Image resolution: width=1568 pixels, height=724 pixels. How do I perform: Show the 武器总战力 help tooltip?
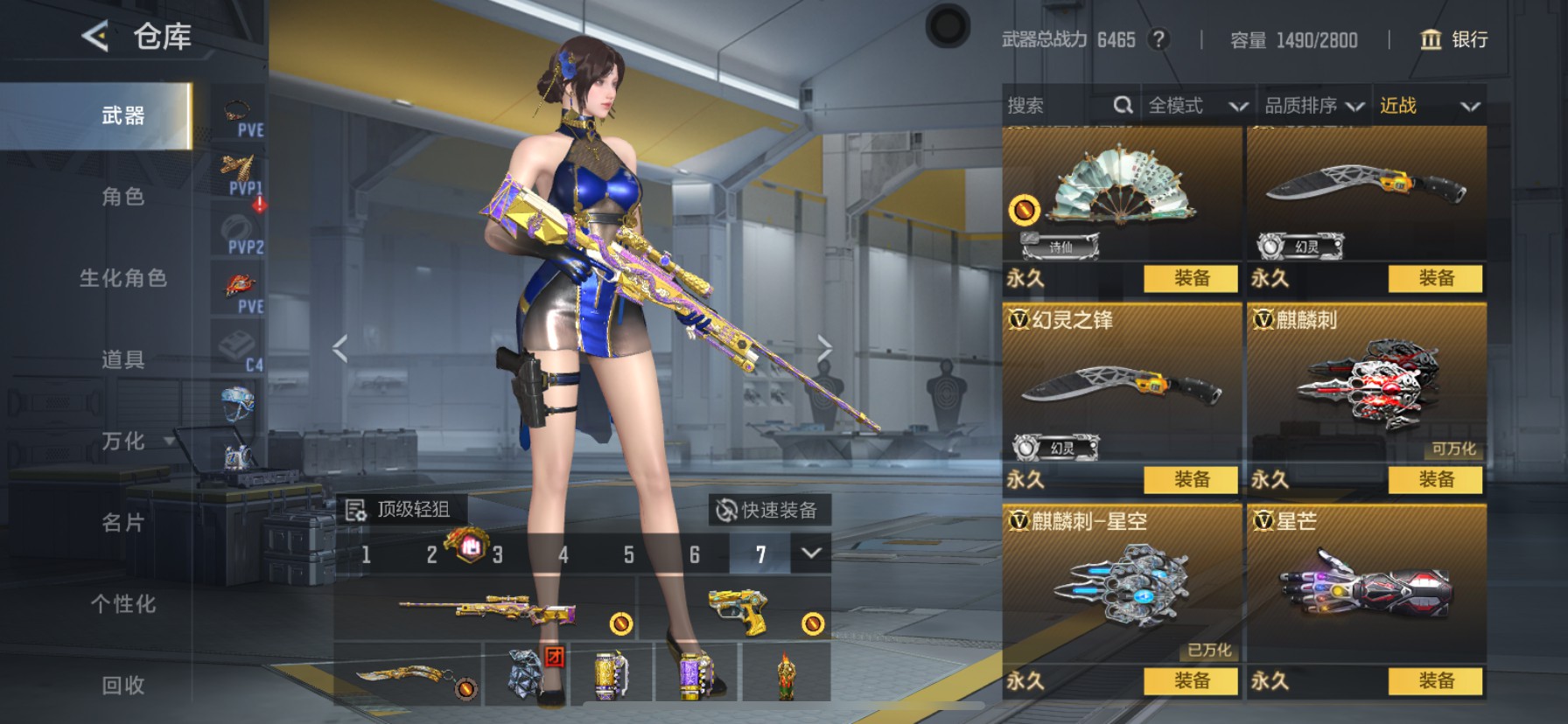1159,39
